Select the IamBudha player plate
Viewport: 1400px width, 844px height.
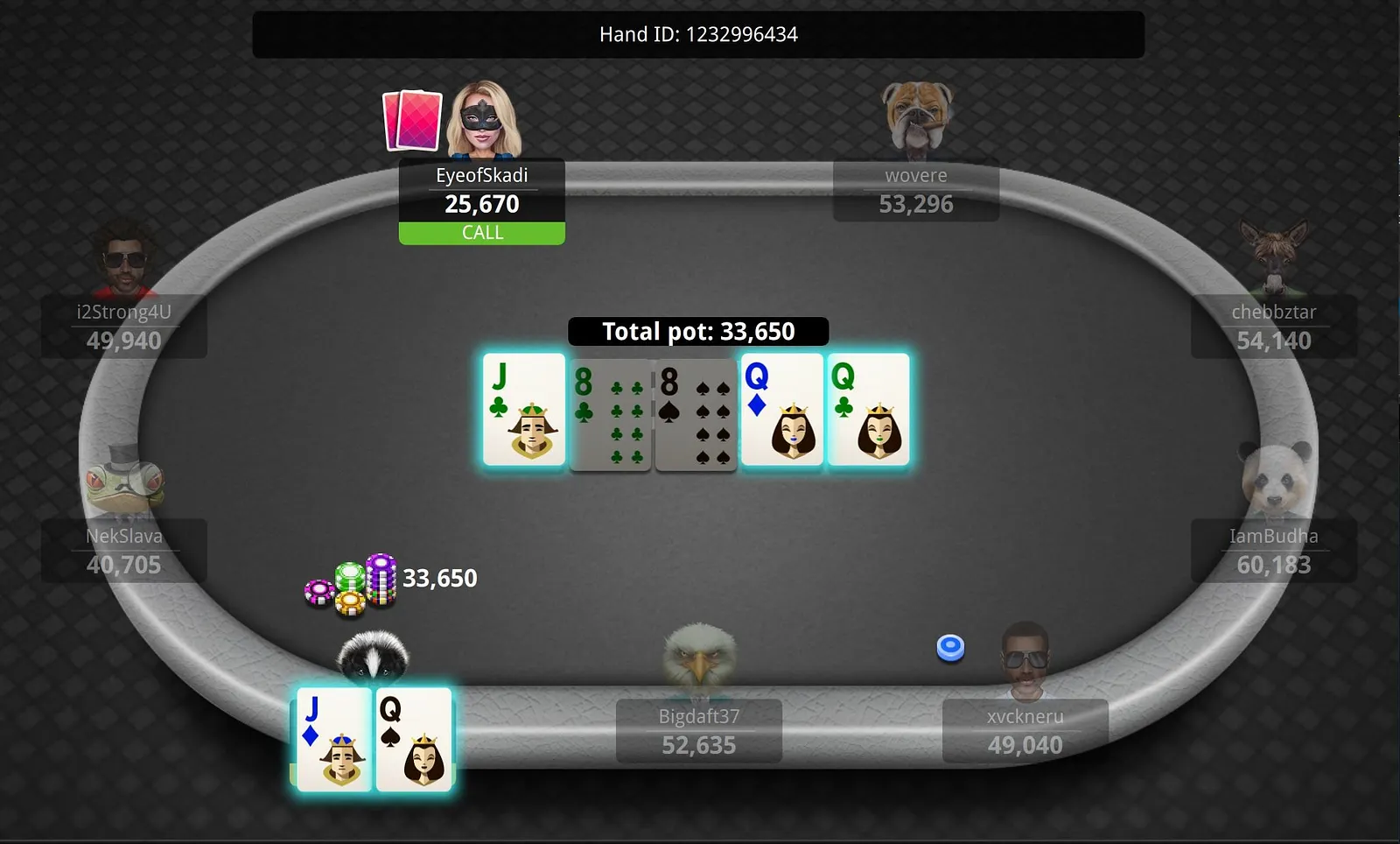(1273, 551)
